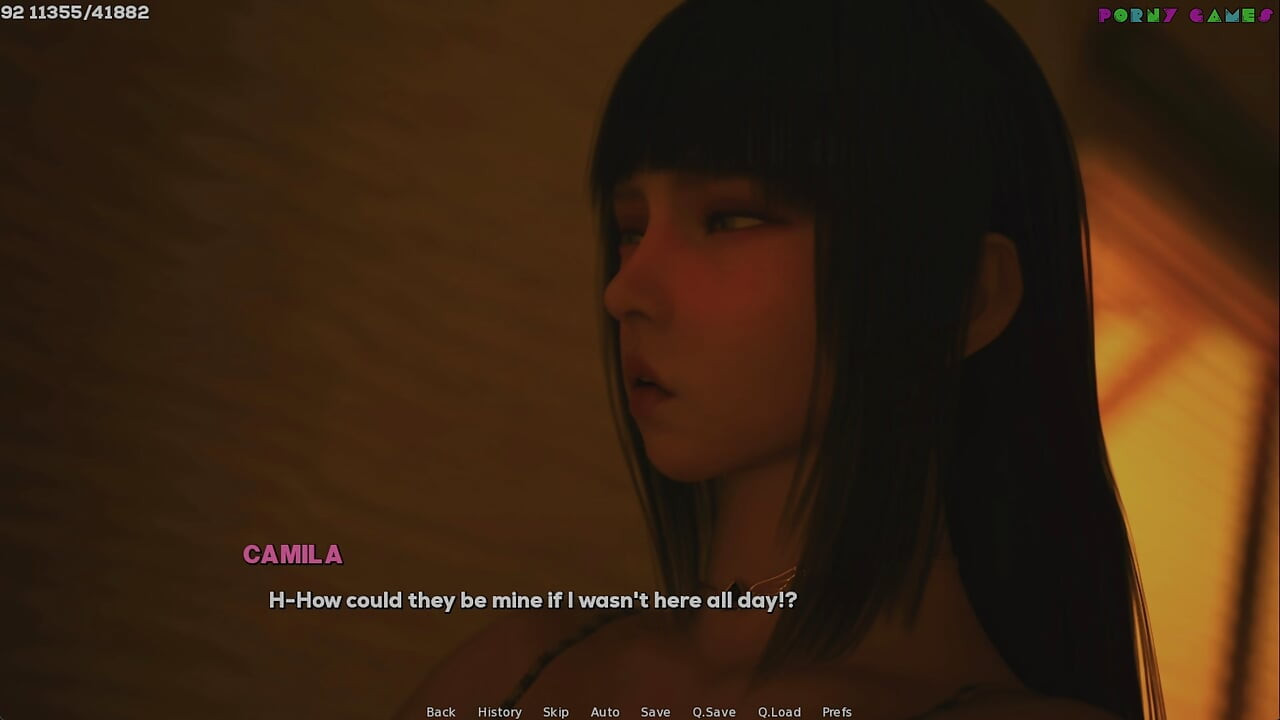Open game preferences from the bottom bar
Image resolution: width=1280 pixels, height=720 pixels.
pyautogui.click(x=838, y=712)
